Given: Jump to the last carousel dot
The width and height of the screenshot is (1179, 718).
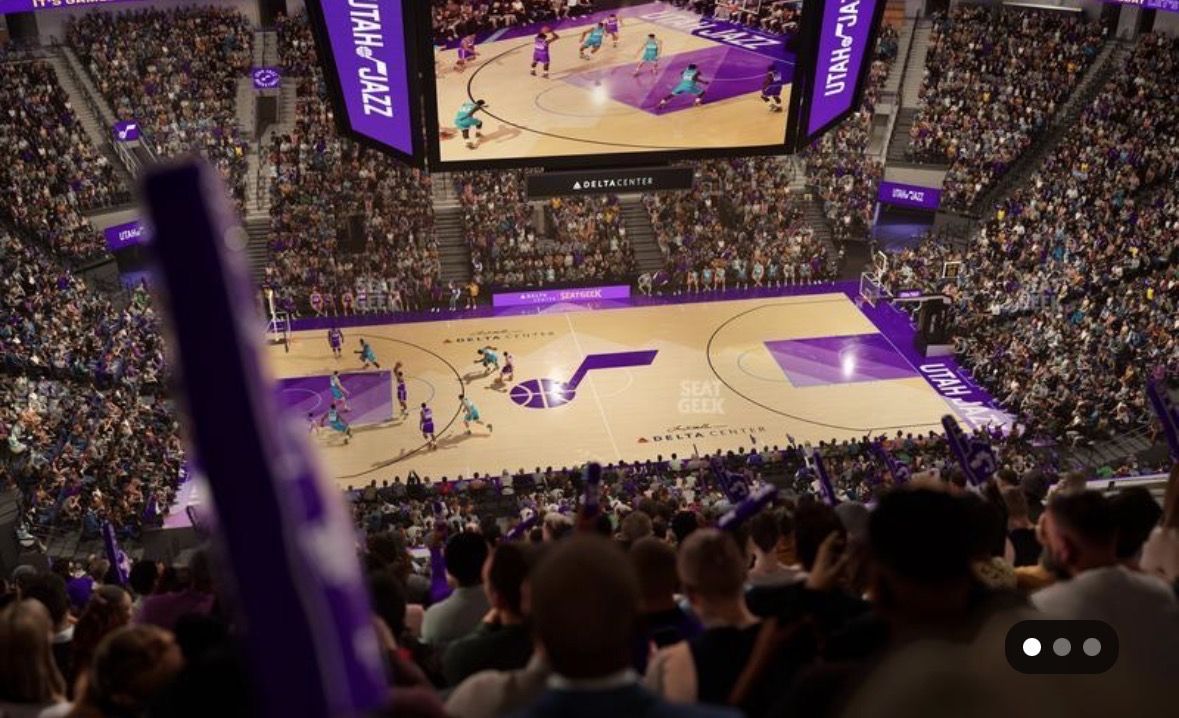Looking at the screenshot, I should tap(1092, 647).
